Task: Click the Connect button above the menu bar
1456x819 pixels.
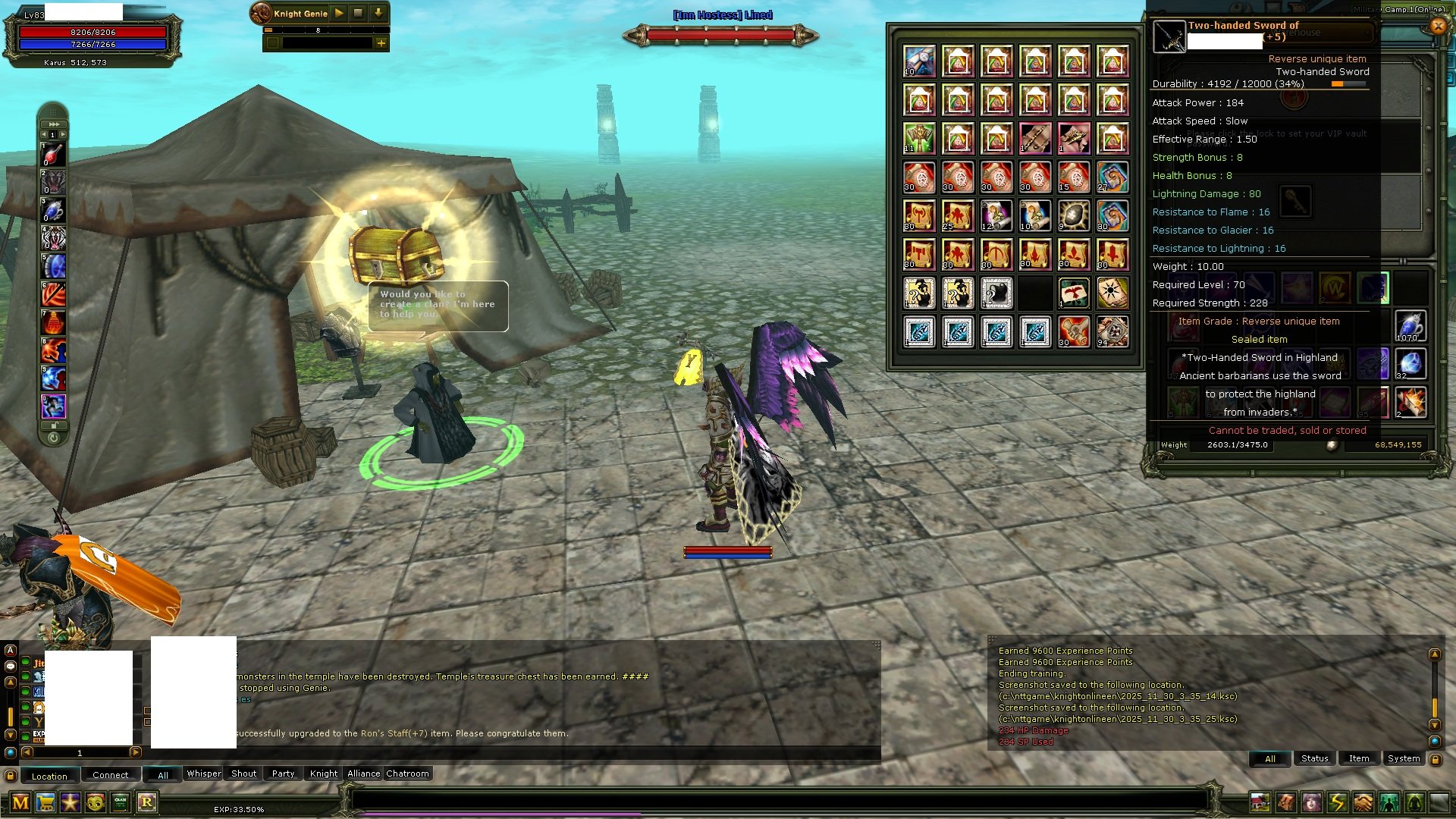Action: [x=111, y=775]
